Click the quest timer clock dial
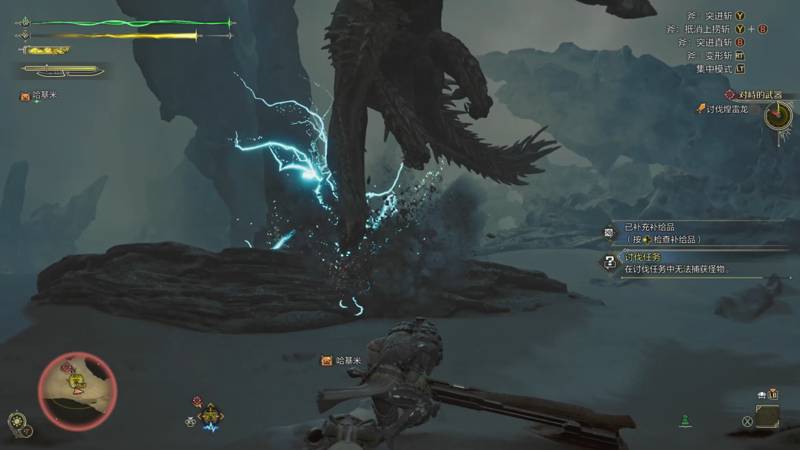This screenshot has width=800, height=450. [x=776, y=115]
